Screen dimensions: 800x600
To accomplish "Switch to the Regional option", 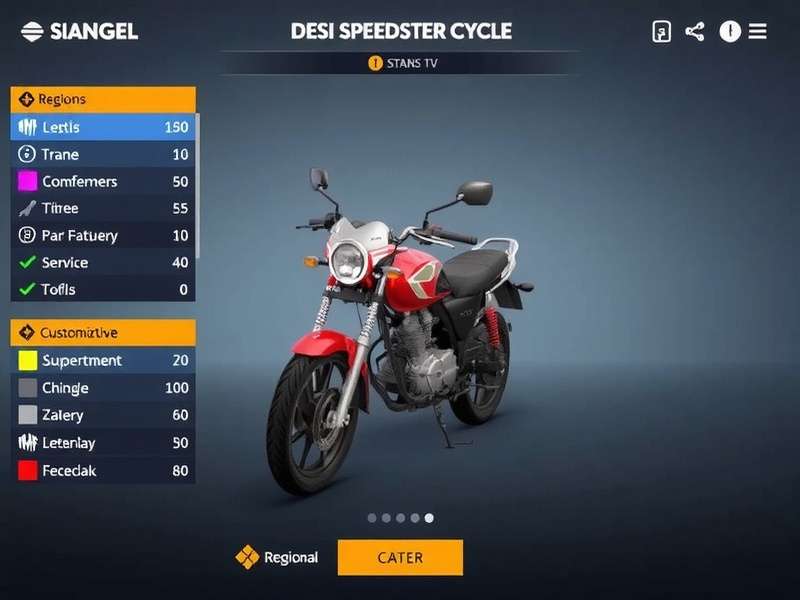I will (x=277, y=557).
